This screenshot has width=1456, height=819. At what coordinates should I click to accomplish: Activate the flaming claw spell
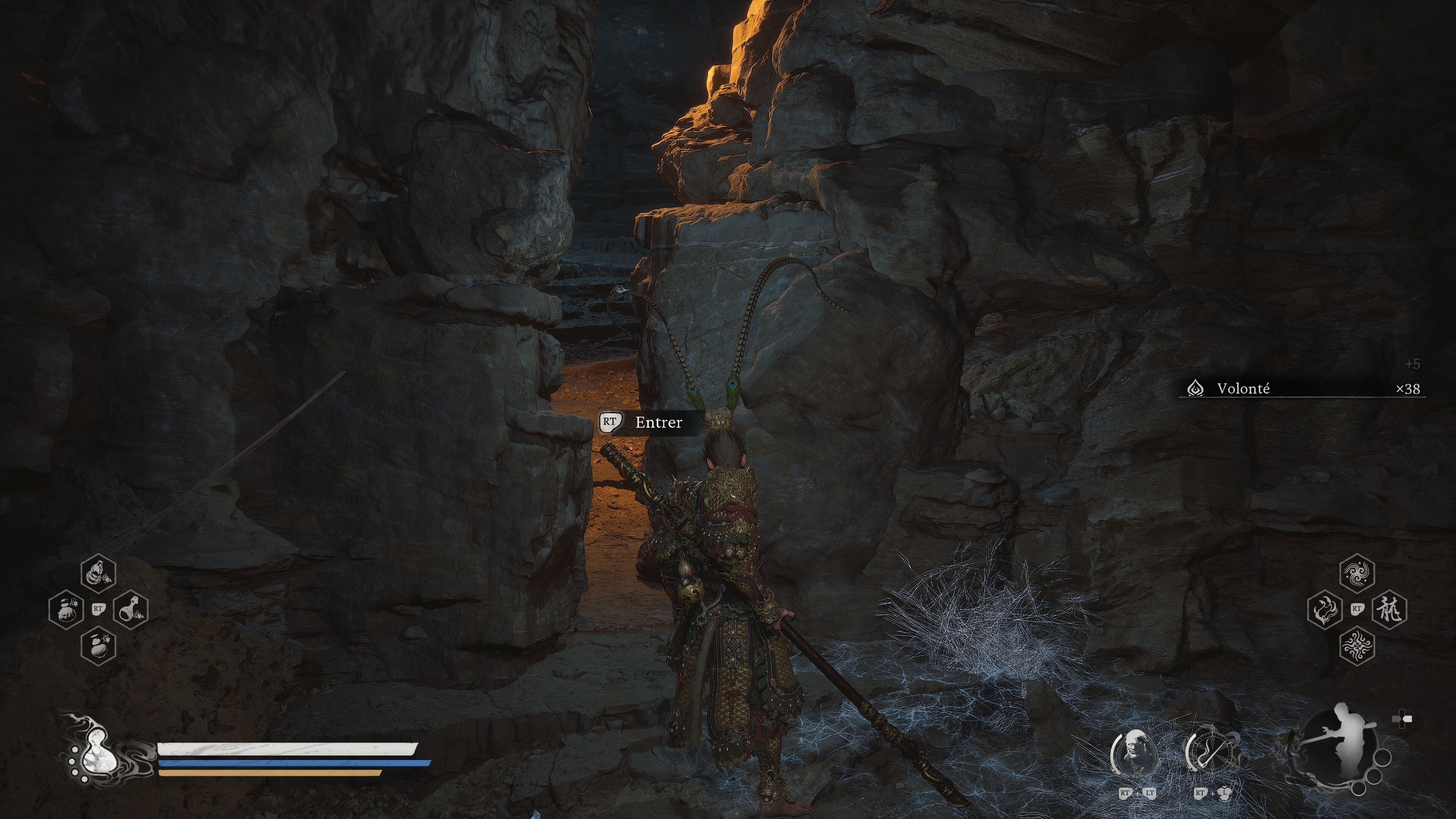pyautogui.click(x=1324, y=609)
